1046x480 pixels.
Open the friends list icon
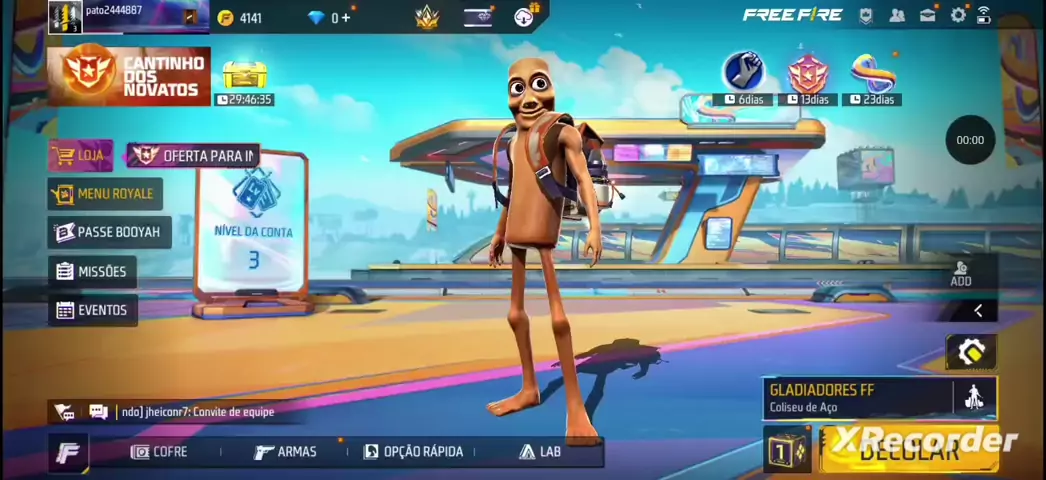897,15
